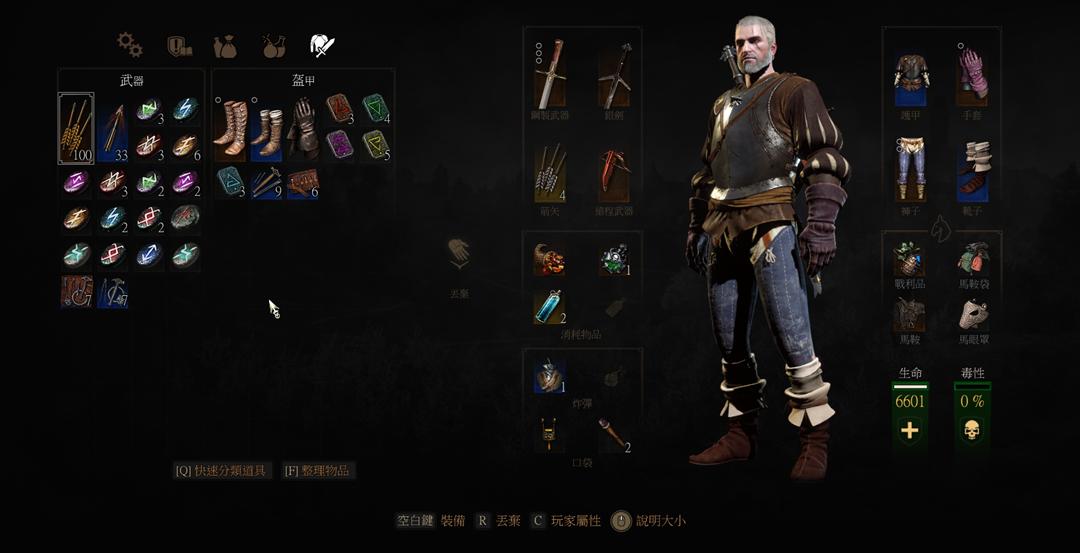Click the 快速分類道具 quick sort button
The image size is (1080, 553).
pyautogui.click(x=222, y=470)
